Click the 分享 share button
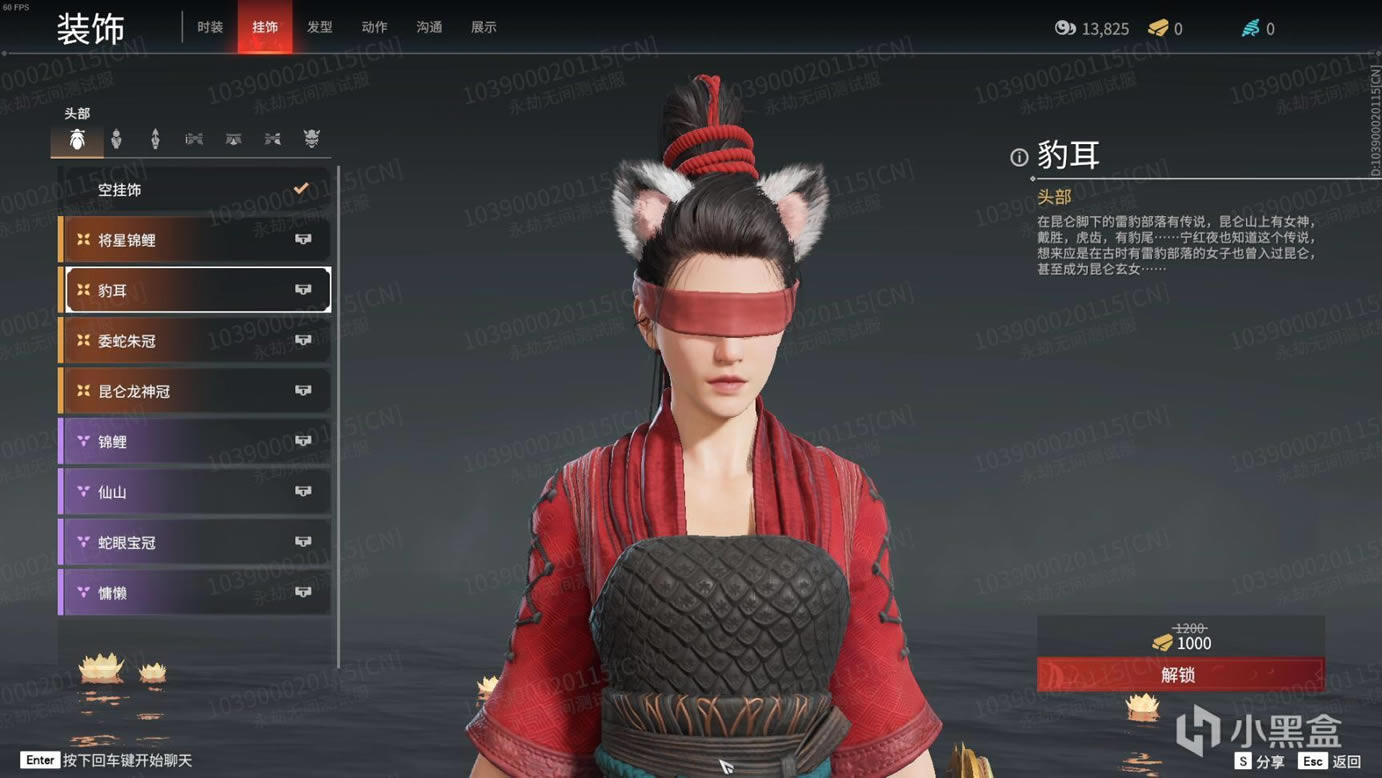The height and width of the screenshot is (778, 1382). tap(1260, 761)
